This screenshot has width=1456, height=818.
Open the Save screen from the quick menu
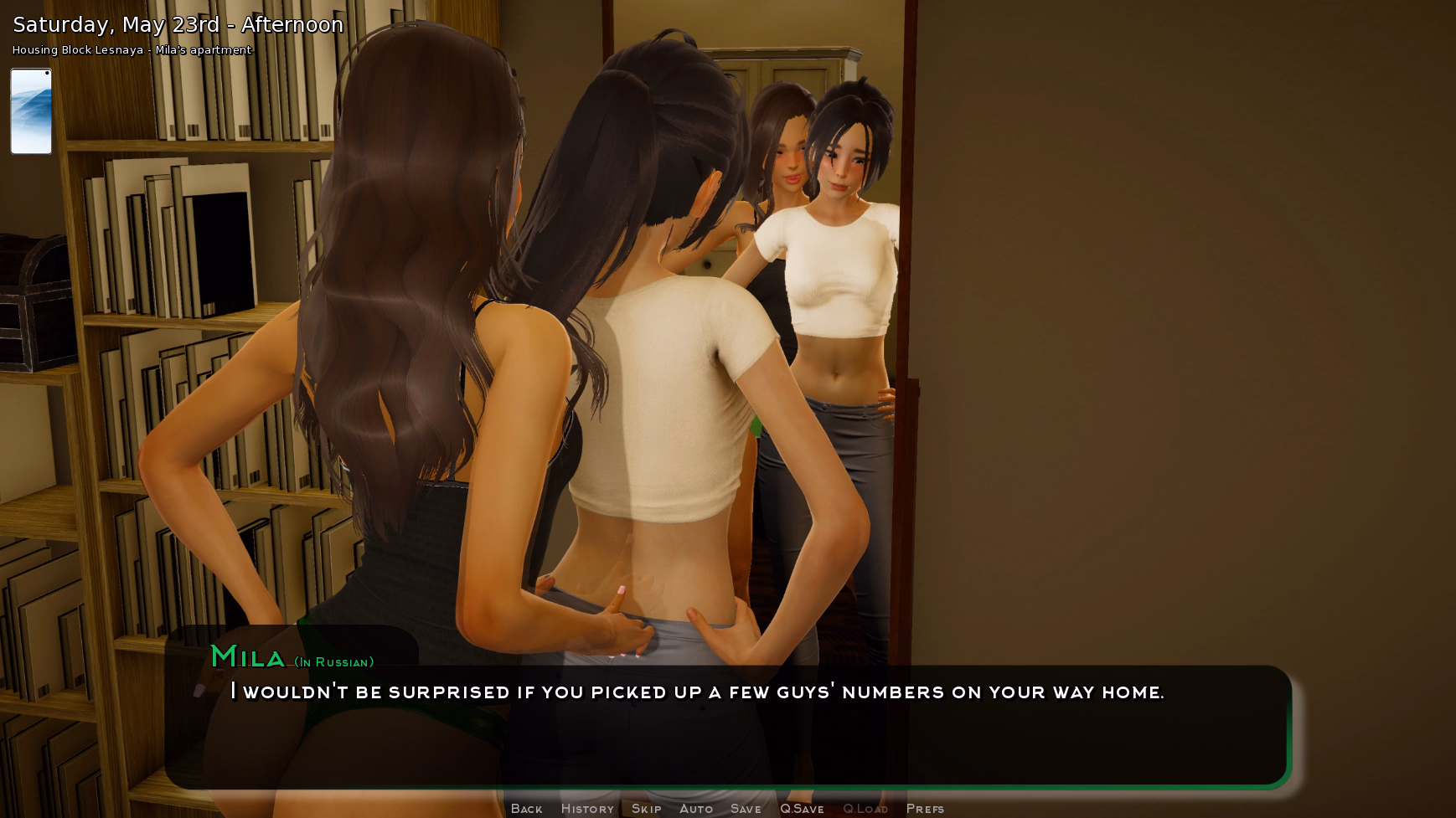(746, 808)
